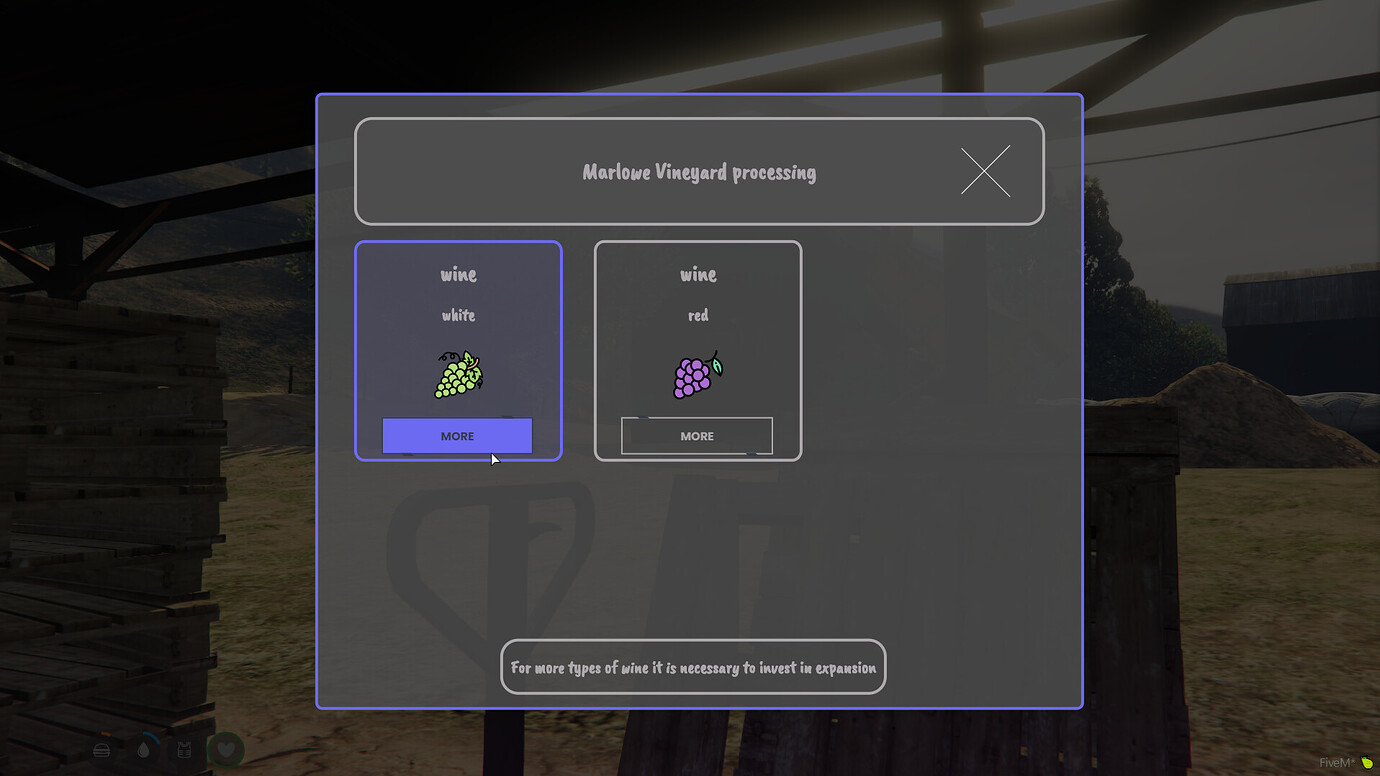
Task: Click the heart health icon in the HUD
Action: [x=227, y=751]
